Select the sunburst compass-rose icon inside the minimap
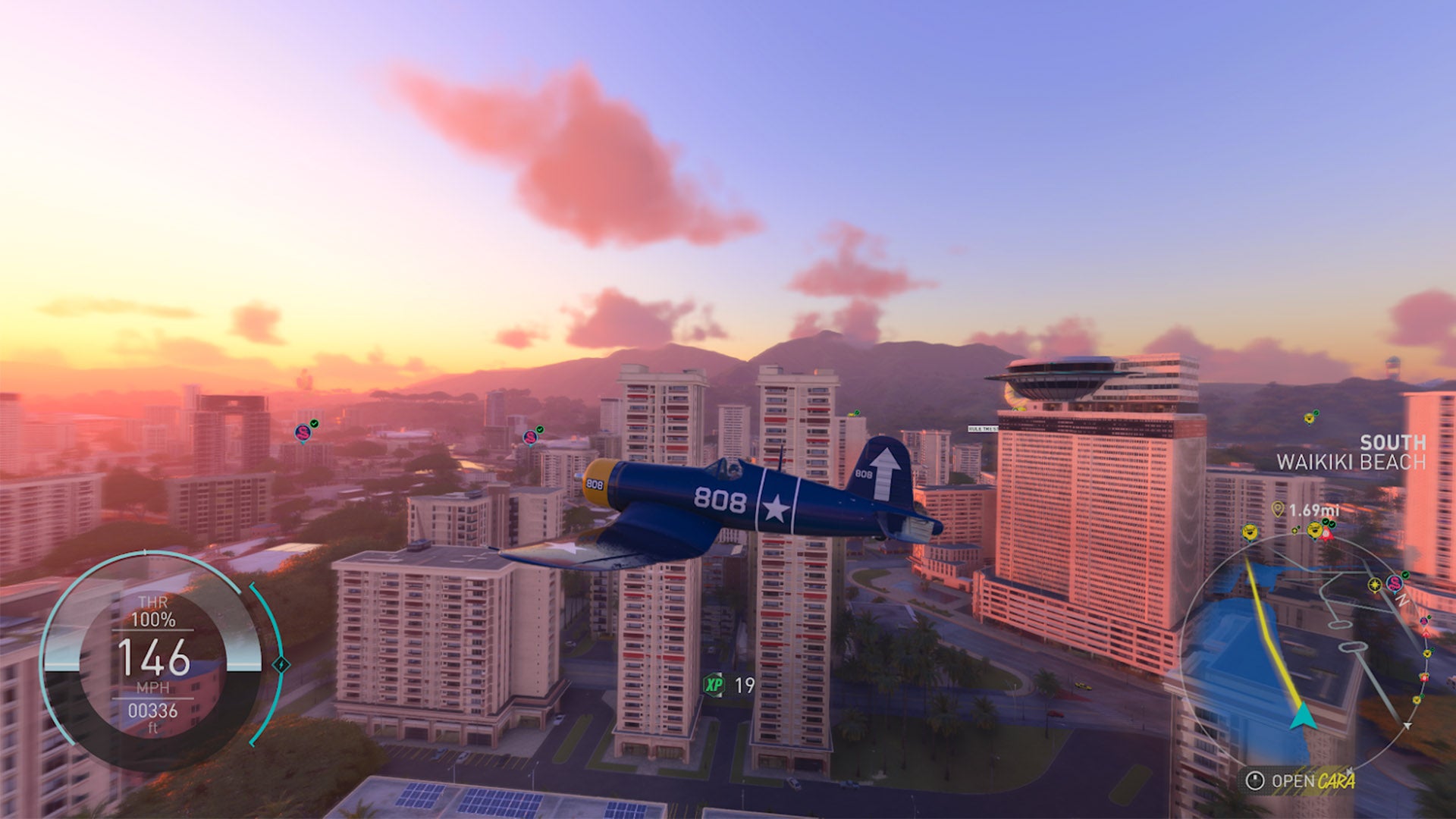Viewport: 1456px width, 819px height. [1374, 585]
